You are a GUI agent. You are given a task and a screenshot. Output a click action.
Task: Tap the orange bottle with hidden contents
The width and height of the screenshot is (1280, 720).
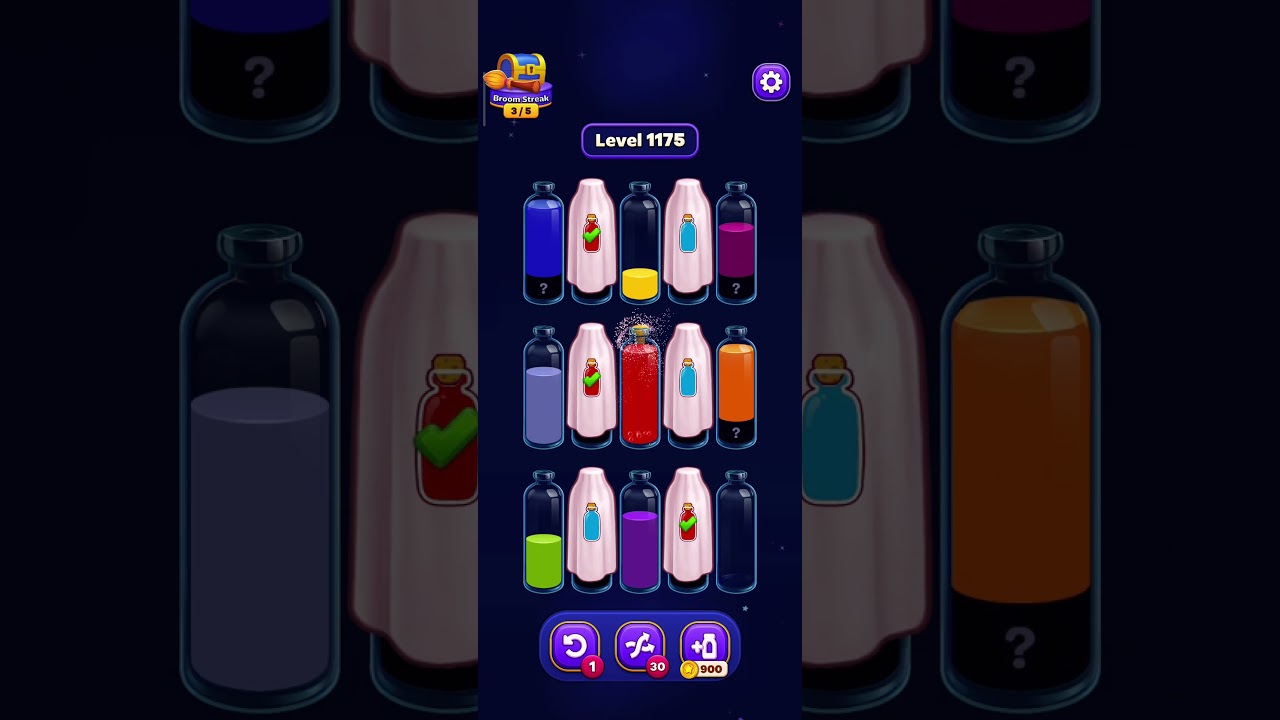coord(737,385)
